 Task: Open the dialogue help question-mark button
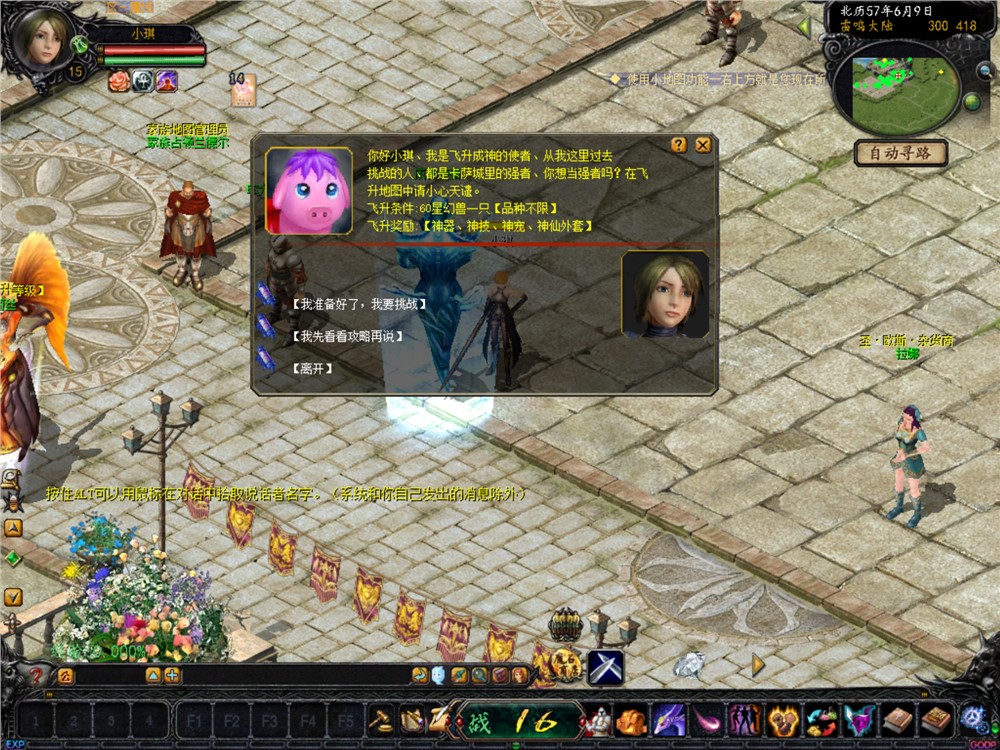point(679,145)
